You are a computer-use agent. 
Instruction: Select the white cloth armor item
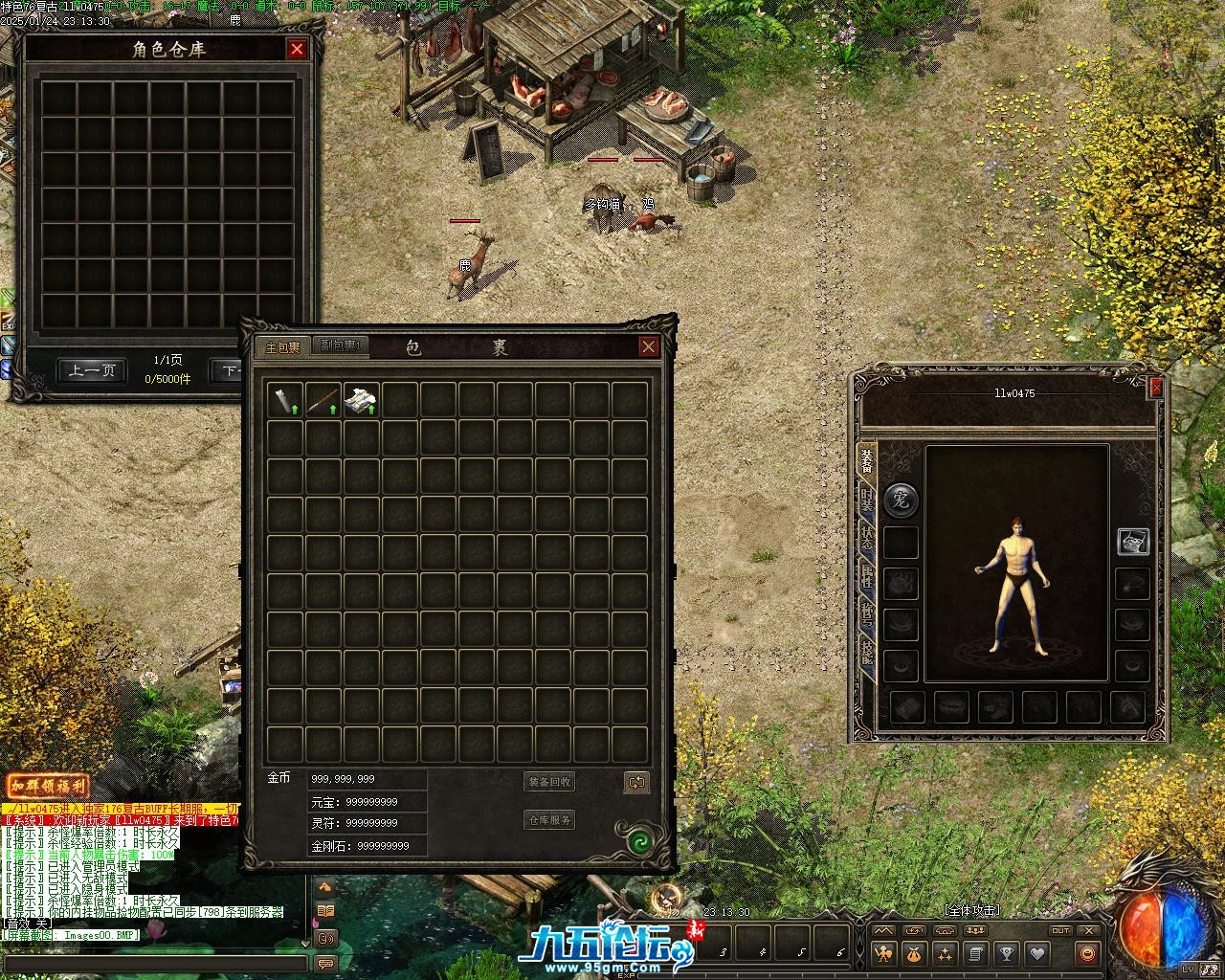[x=361, y=400]
